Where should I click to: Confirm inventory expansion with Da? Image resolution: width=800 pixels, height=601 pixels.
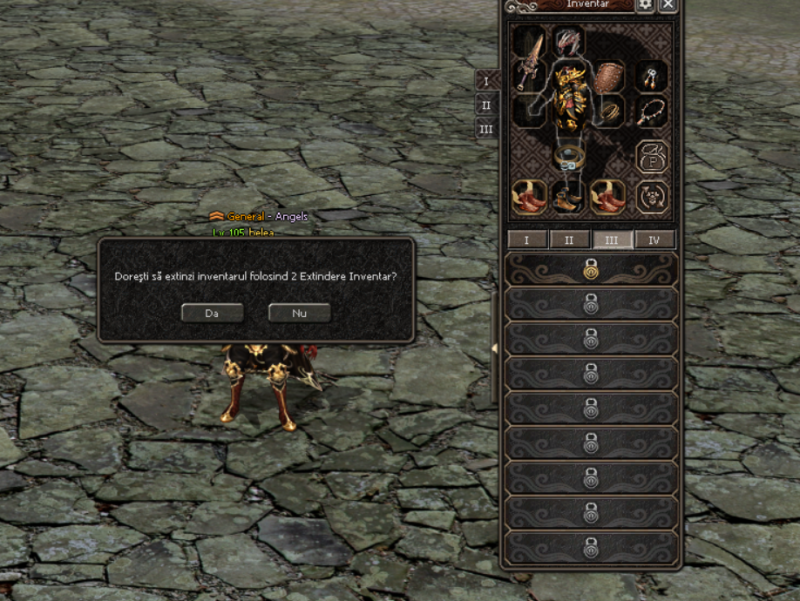(x=211, y=313)
